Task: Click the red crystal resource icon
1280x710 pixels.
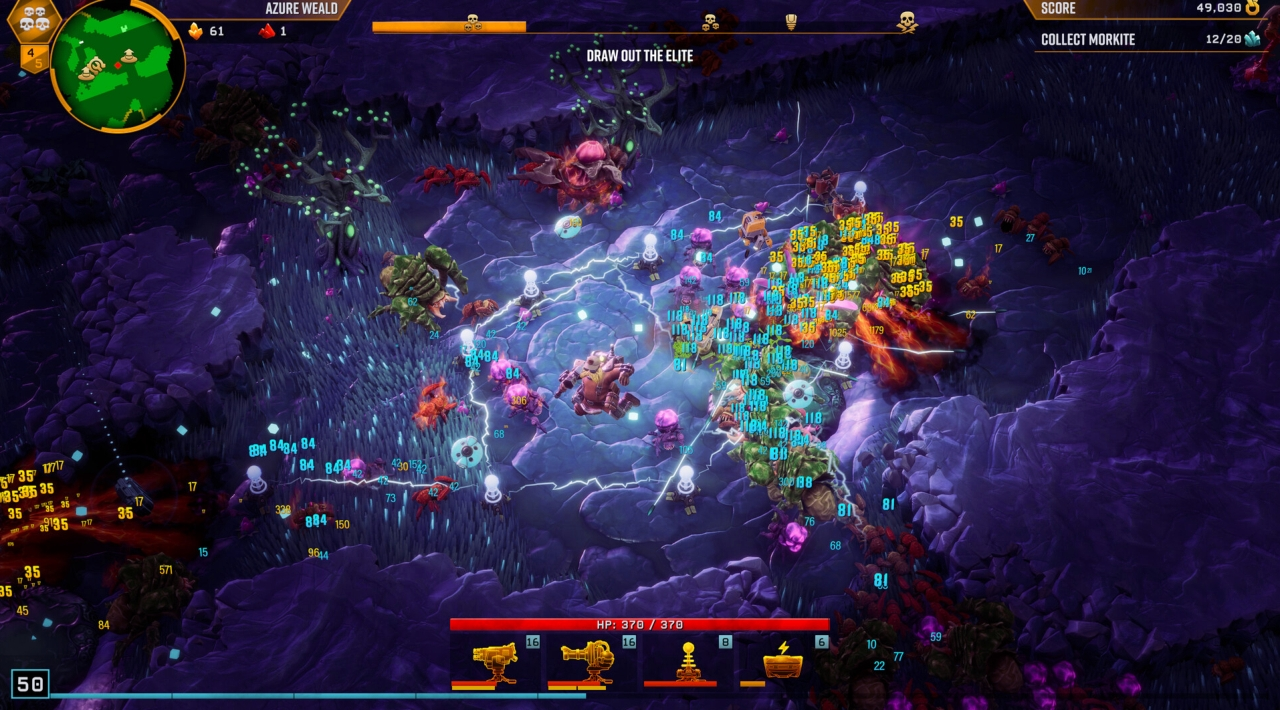Action: tap(267, 31)
